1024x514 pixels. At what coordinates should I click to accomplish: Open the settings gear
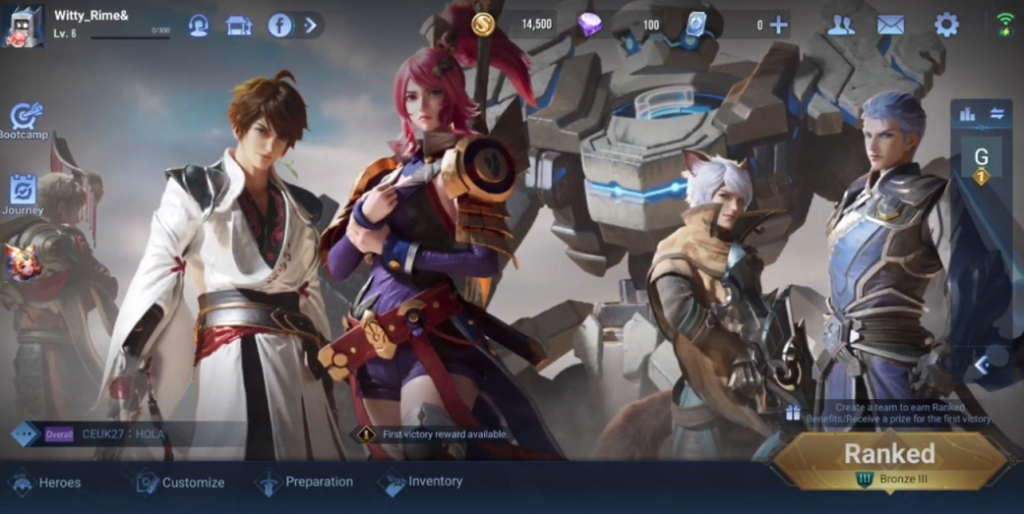click(x=946, y=25)
